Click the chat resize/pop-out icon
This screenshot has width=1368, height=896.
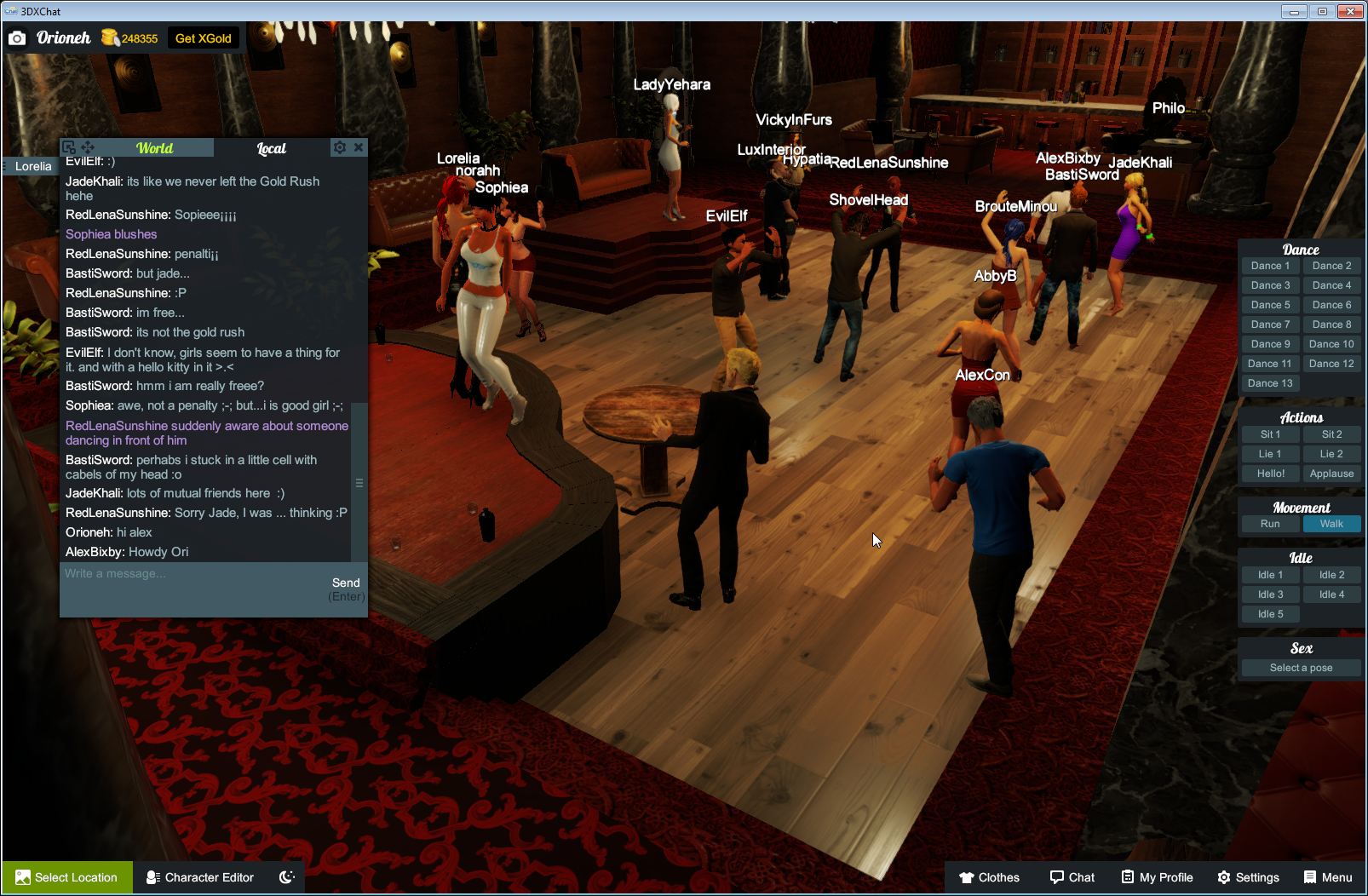(x=70, y=147)
